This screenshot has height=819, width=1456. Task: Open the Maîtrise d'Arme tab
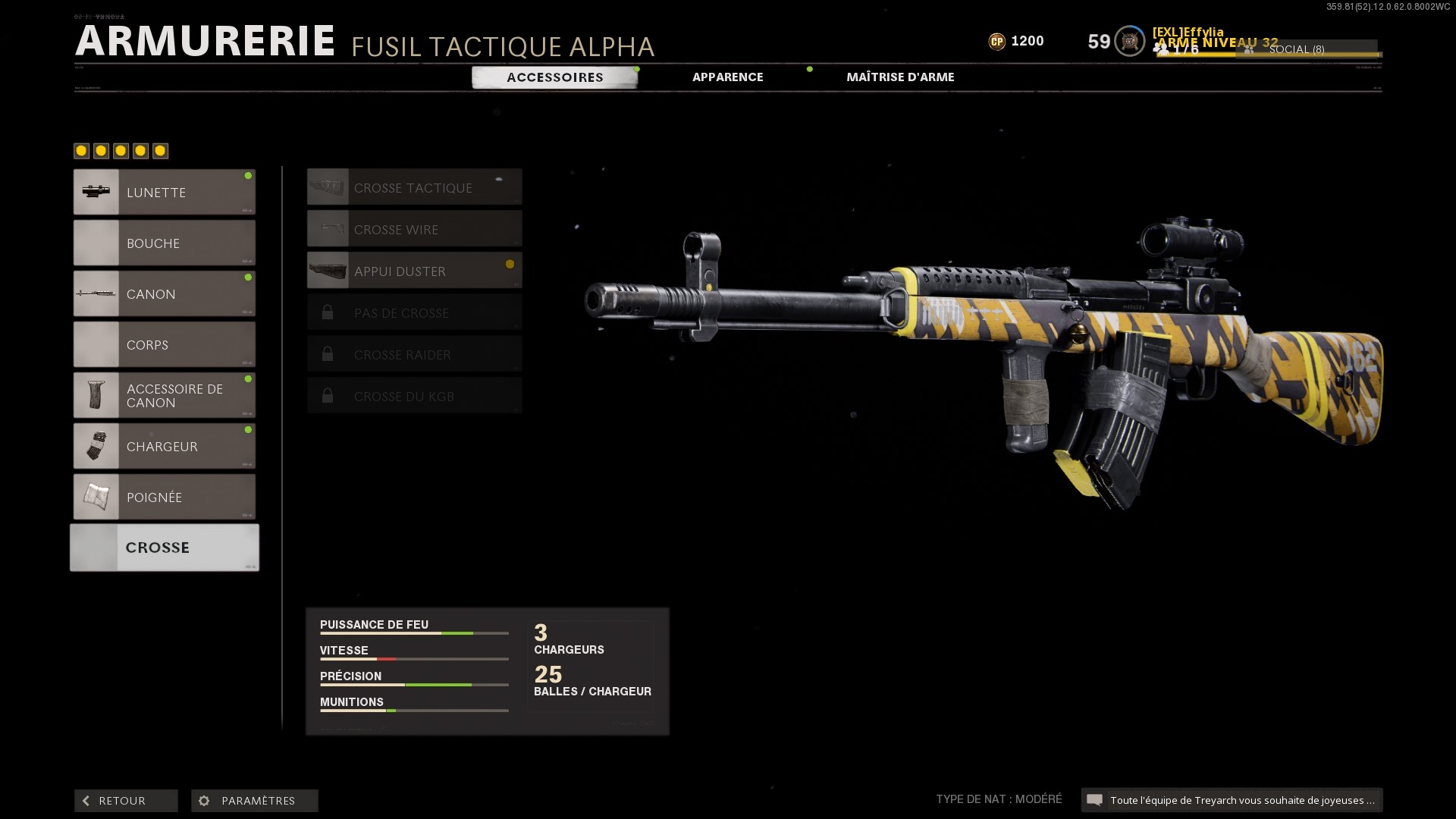(901, 77)
